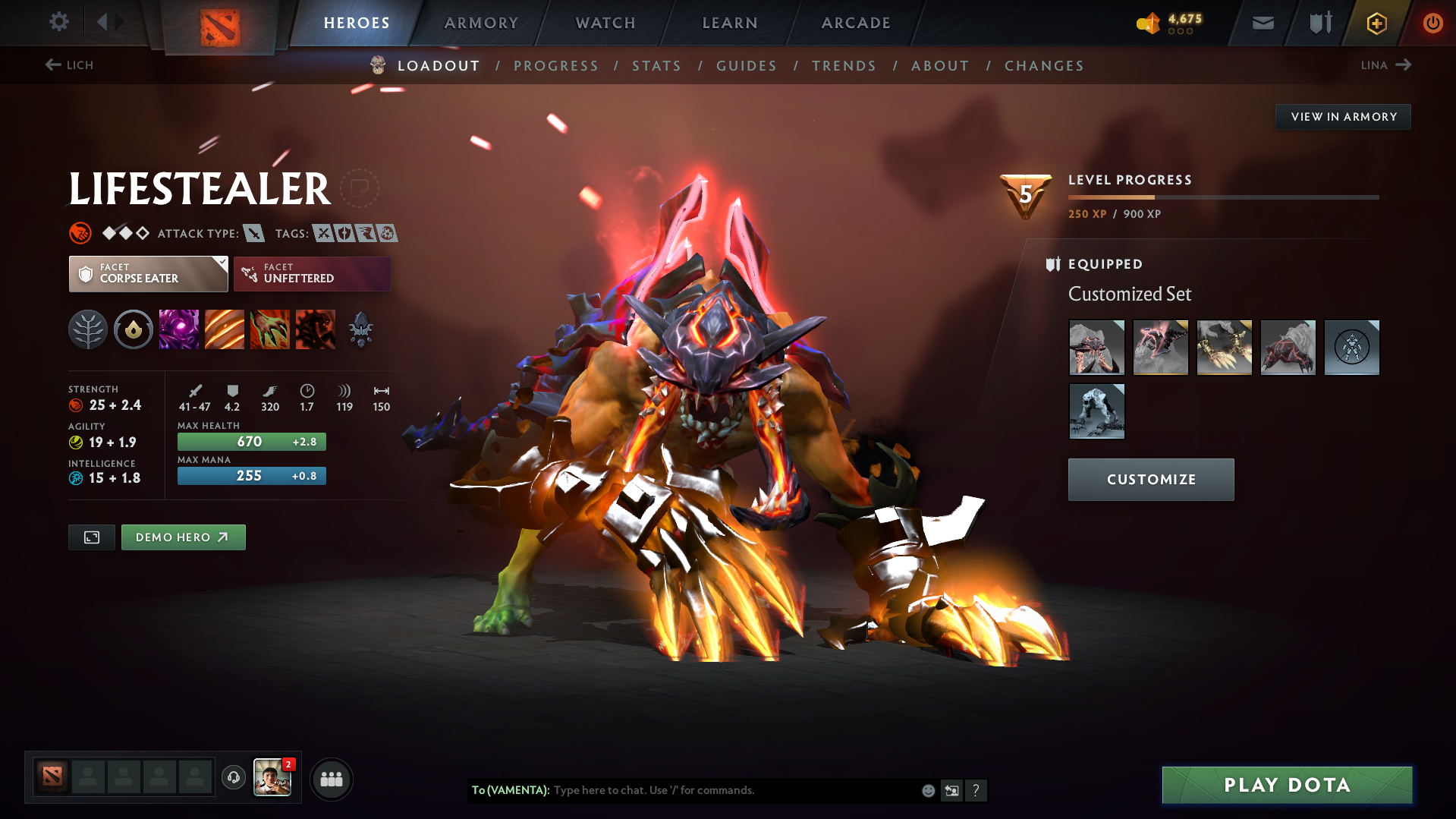This screenshot has height=819, width=1456.
Task: Click the VIEW IN ARMORY button
Action: pyautogui.click(x=1343, y=116)
